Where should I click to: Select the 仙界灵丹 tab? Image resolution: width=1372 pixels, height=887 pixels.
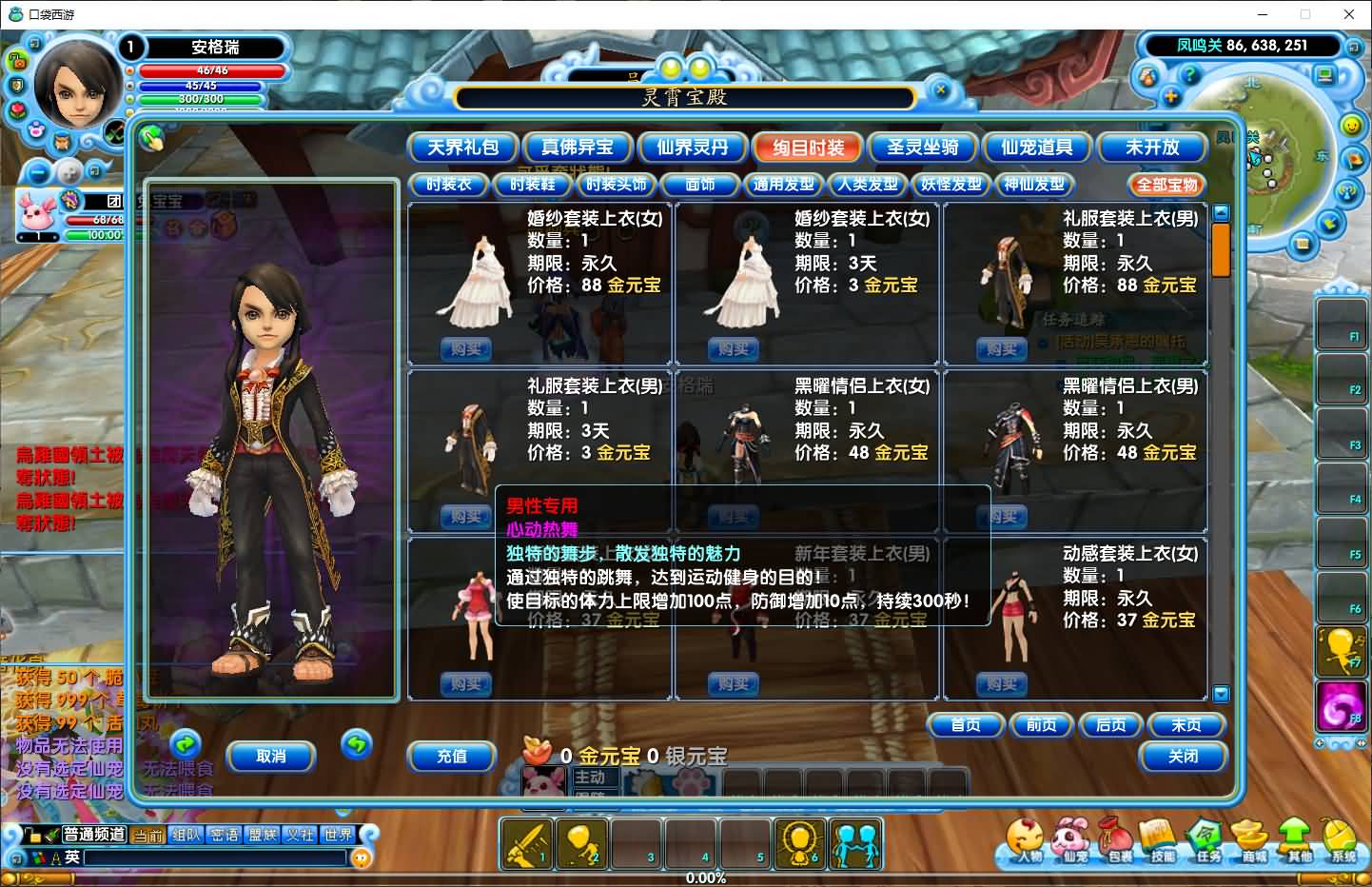click(692, 148)
